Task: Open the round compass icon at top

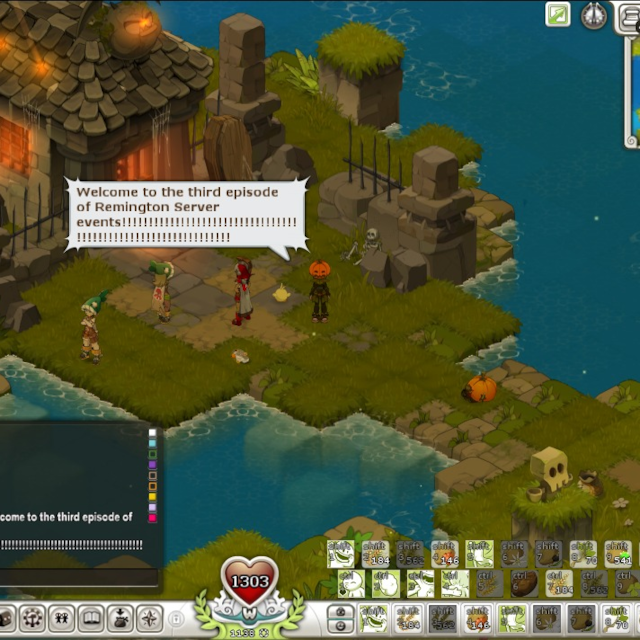Action: coord(595,15)
